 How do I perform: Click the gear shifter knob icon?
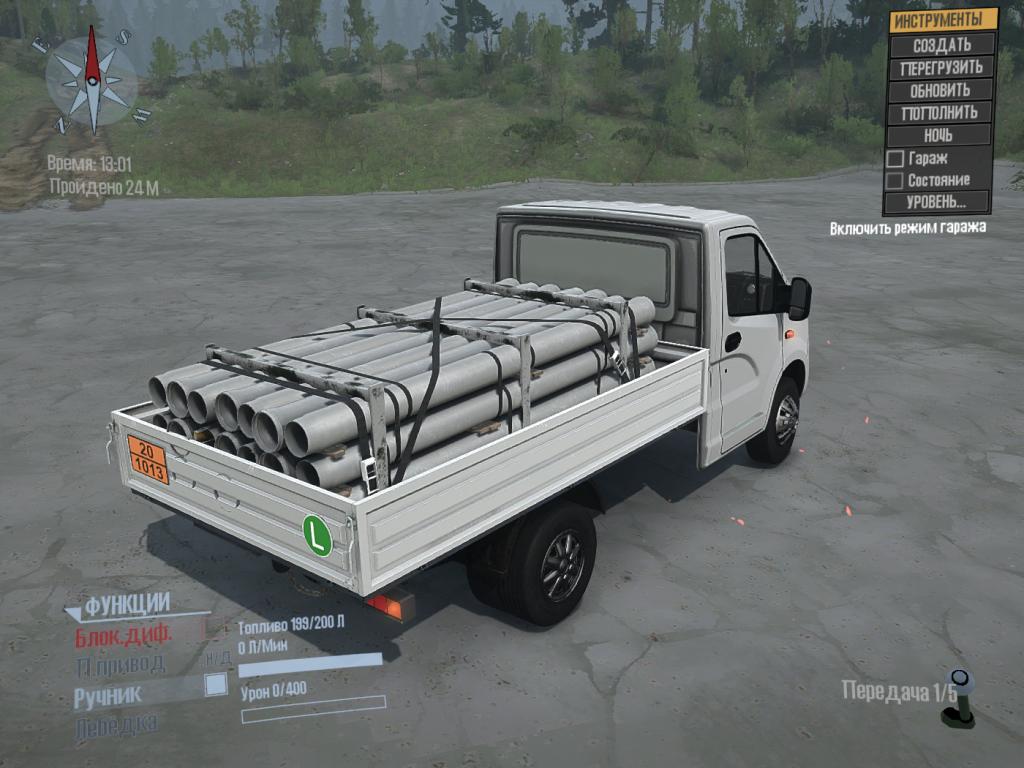click(958, 696)
